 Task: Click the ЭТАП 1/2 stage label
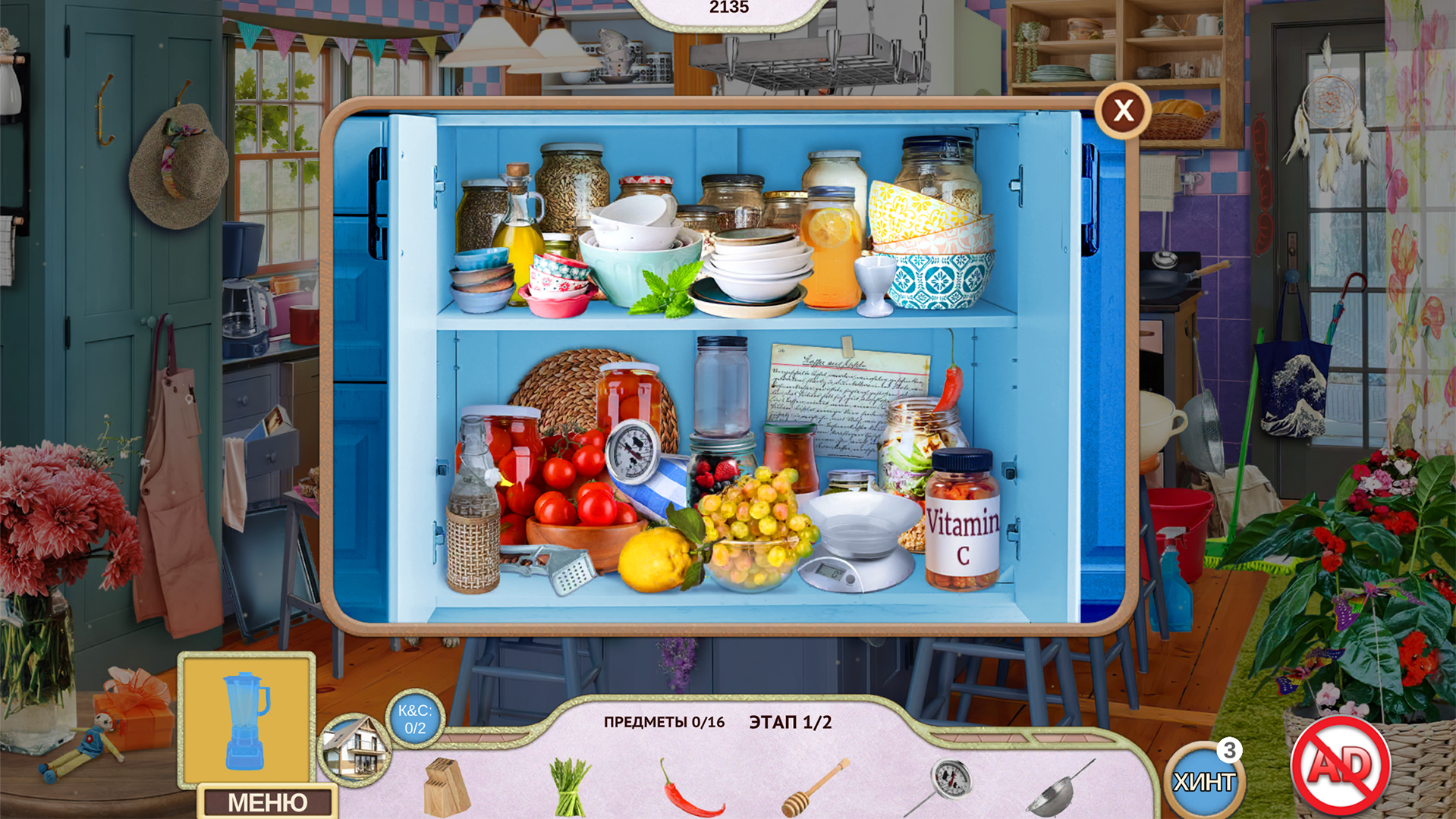coord(791,722)
